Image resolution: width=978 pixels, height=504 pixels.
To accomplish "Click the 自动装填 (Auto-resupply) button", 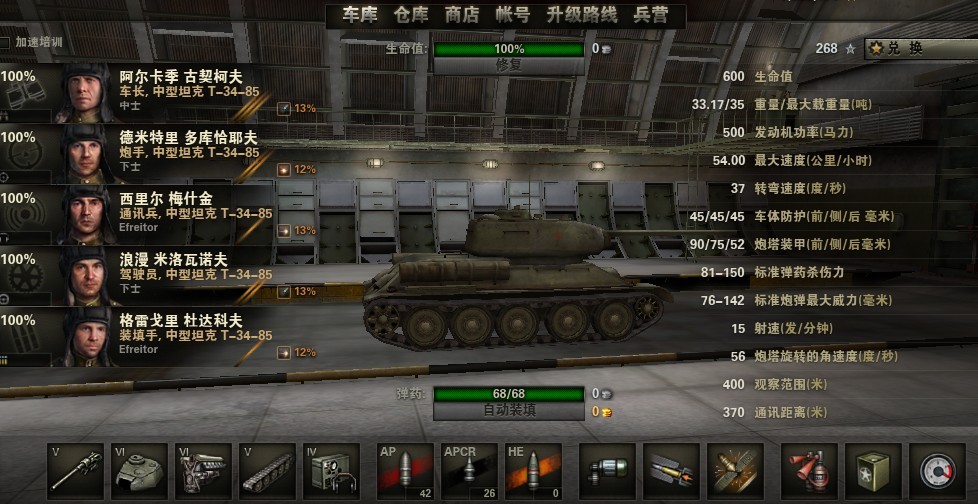I will point(509,410).
